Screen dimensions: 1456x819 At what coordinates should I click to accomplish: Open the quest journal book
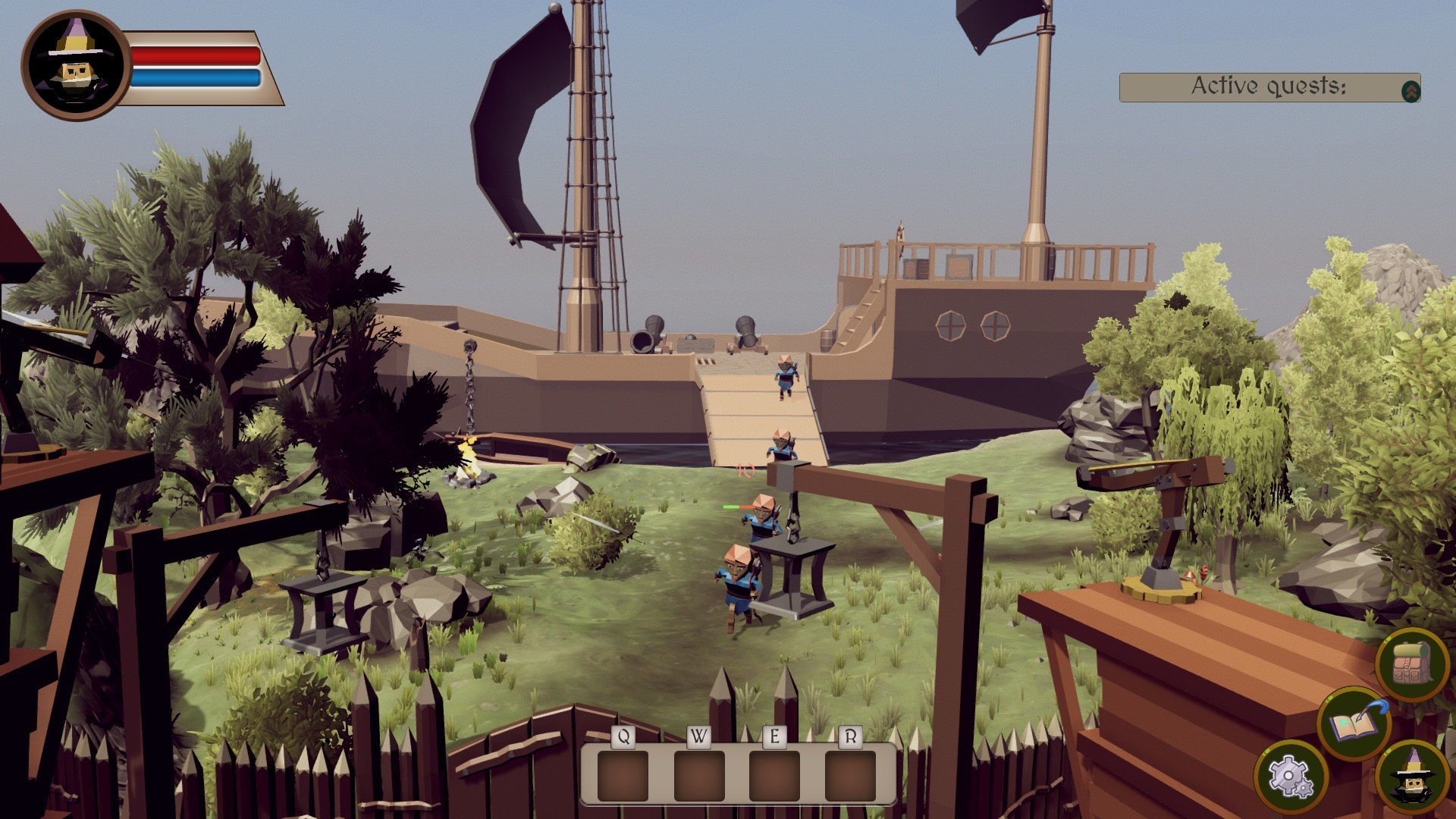(1354, 723)
